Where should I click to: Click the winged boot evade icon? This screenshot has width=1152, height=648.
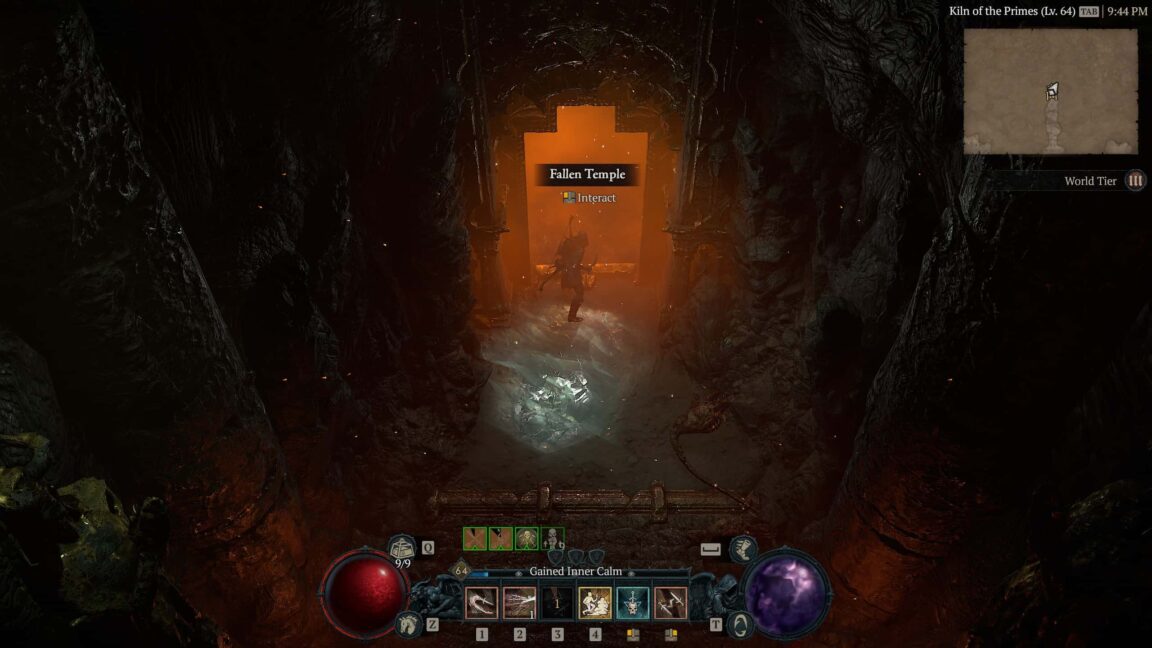(743, 548)
